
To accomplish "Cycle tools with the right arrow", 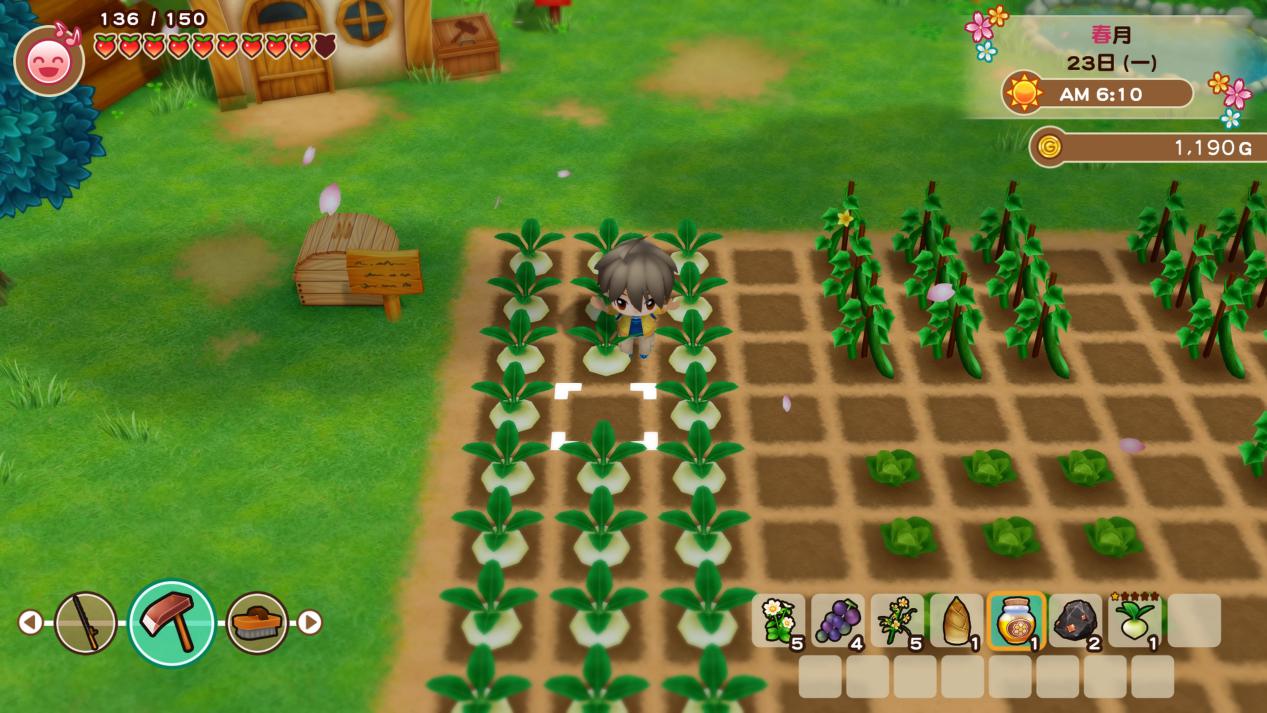I will coord(310,623).
